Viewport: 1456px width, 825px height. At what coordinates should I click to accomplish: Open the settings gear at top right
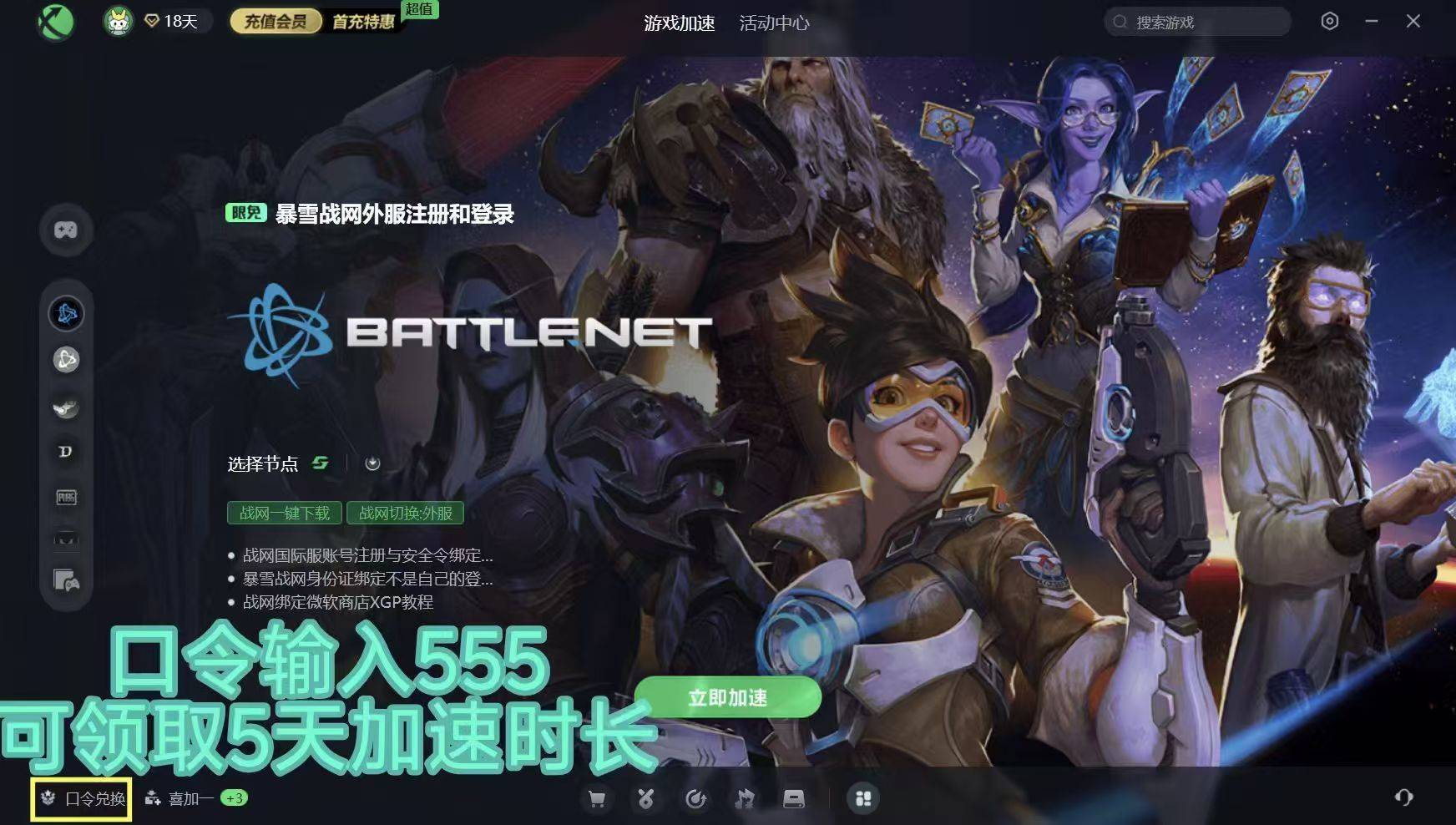pyautogui.click(x=1331, y=21)
